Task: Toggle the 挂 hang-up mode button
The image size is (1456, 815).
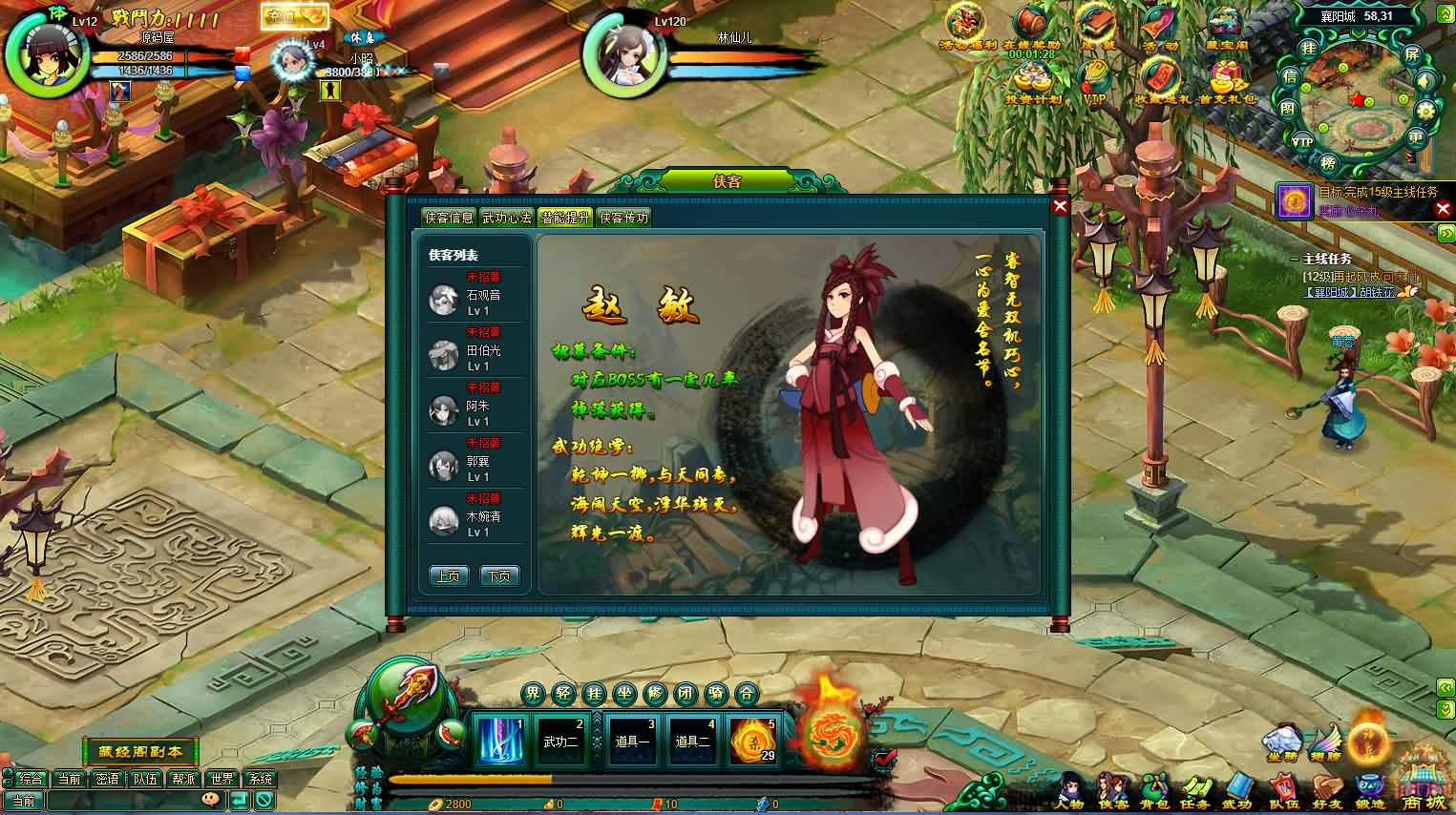Action: pyautogui.click(x=592, y=695)
